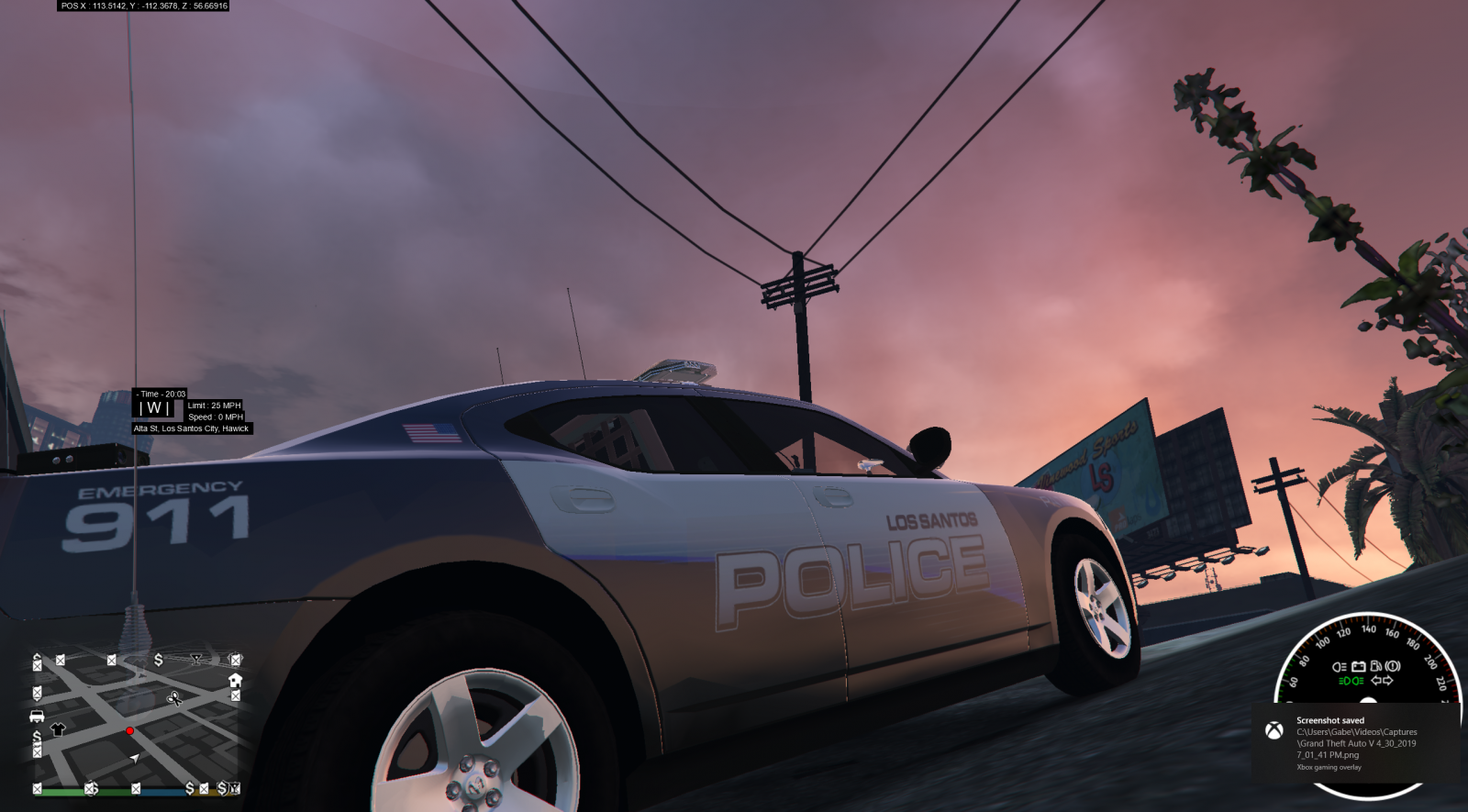Click the t-shirt clothing store blip on minimap
The image size is (1468, 812).
(x=58, y=728)
